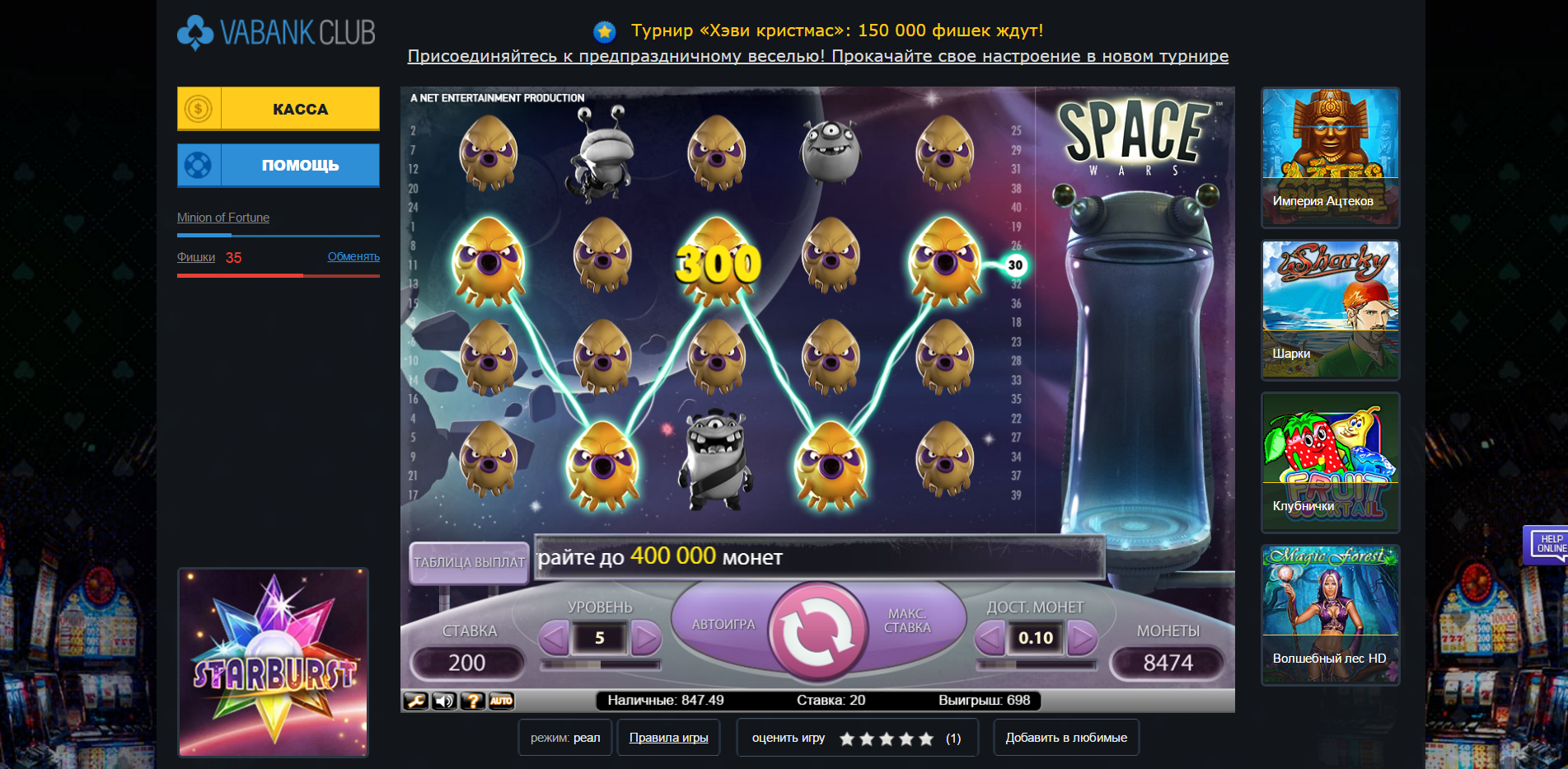This screenshot has width=1568, height=769.
Task: Open Правила игры game rules
Action: coord(668,738)
